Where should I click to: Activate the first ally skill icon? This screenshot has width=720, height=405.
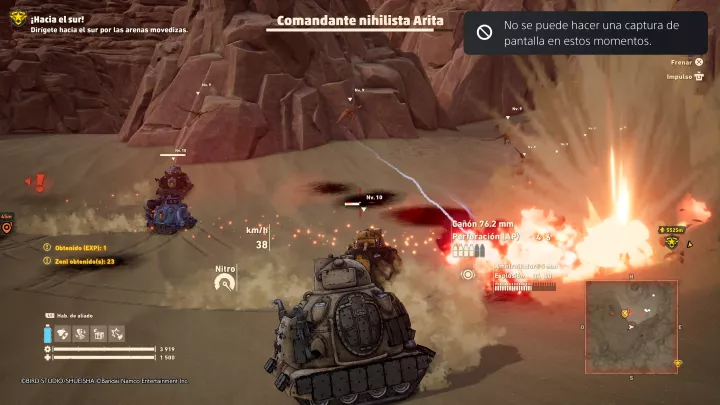(61, 333)
